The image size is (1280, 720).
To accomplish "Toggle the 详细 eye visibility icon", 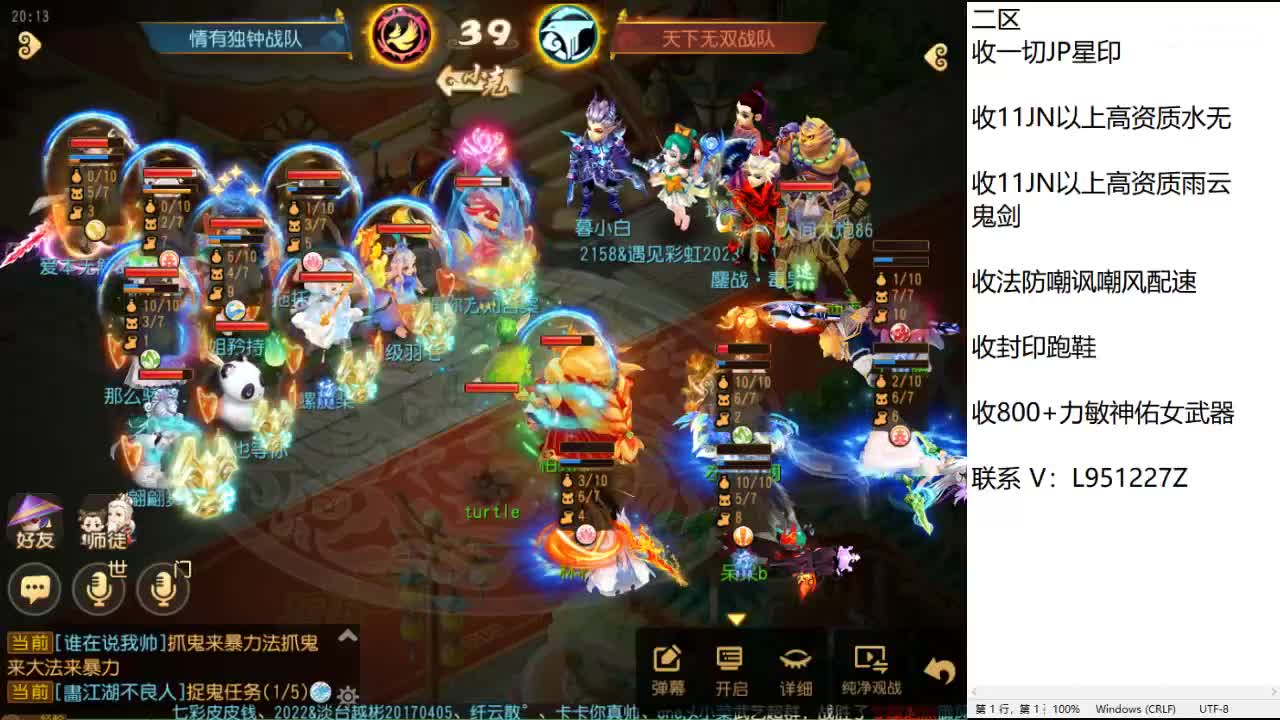I will [x=795, y=660].
